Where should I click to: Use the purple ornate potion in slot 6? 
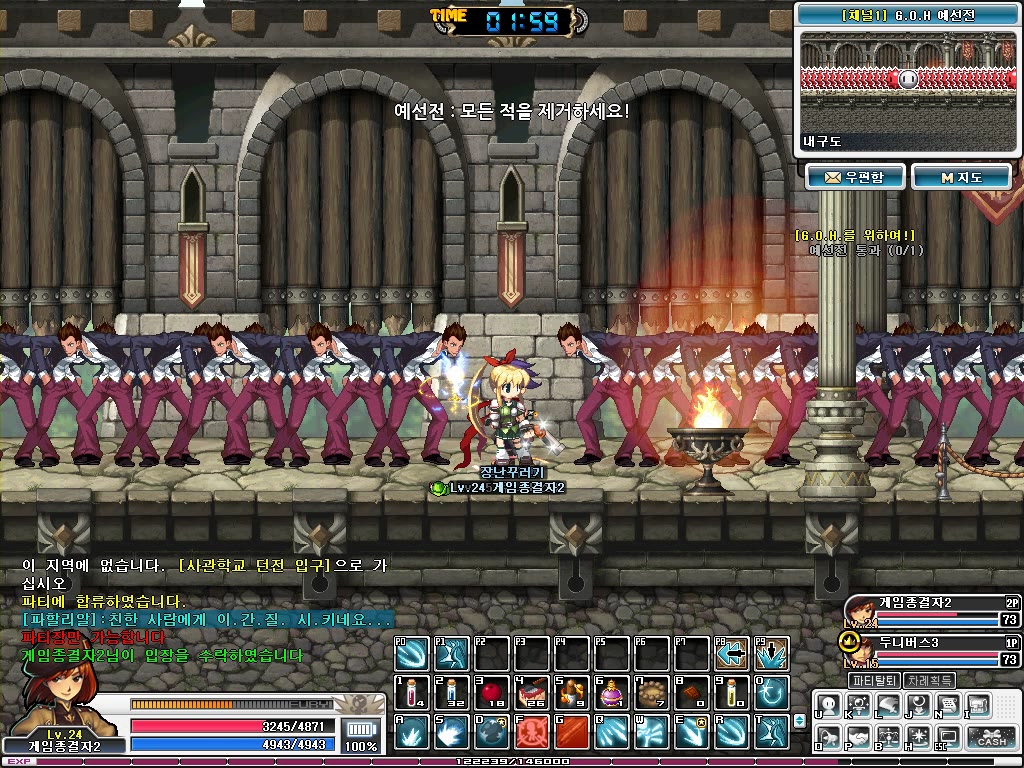coord(611,692)
